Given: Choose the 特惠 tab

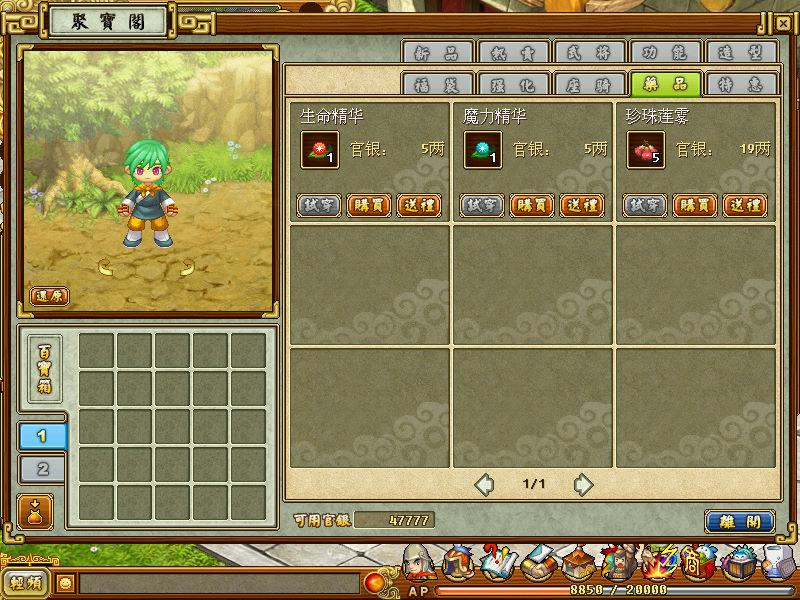Looking at the screenshot, I should 741,85.
